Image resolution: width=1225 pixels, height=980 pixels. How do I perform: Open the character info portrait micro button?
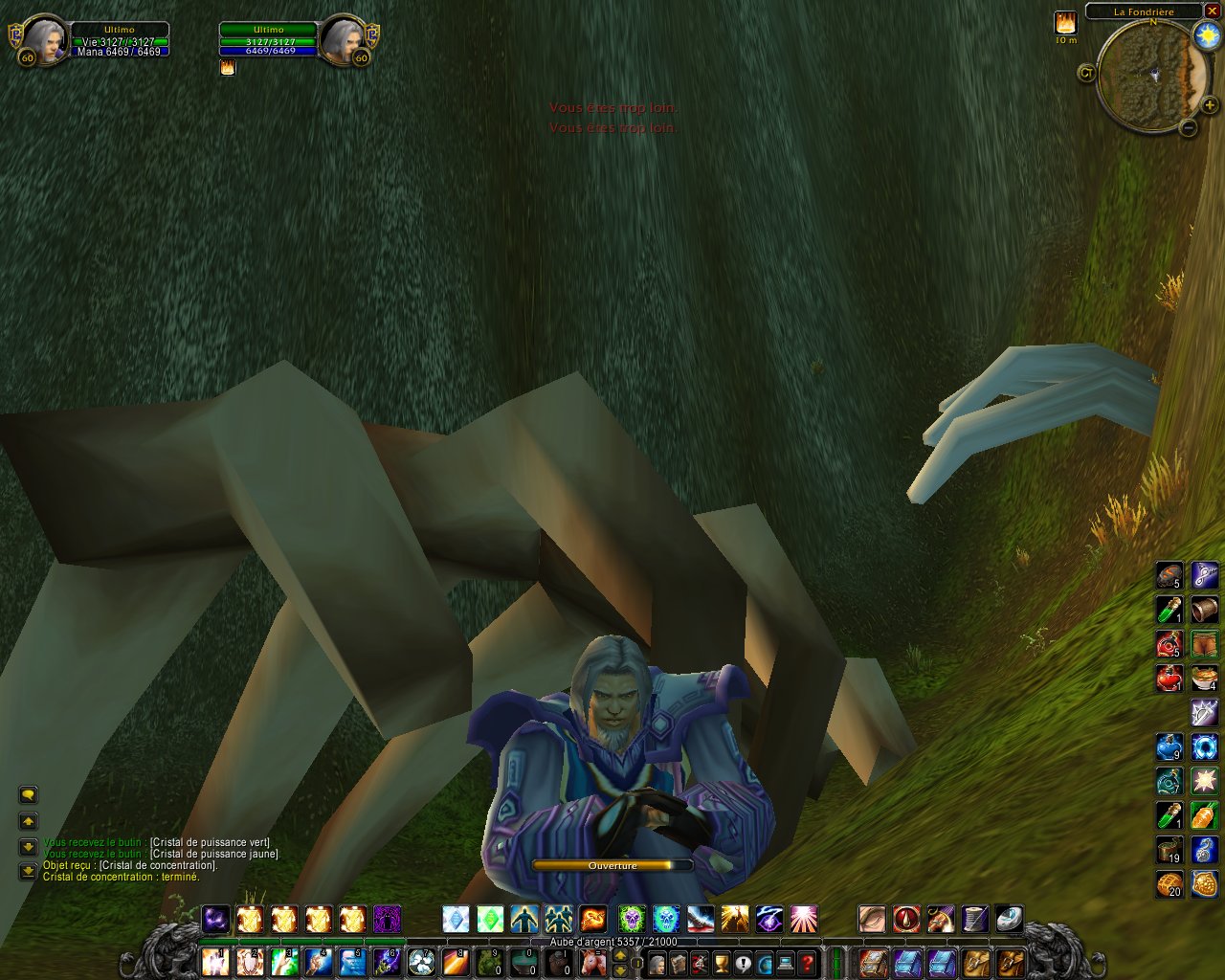point(657,962)
